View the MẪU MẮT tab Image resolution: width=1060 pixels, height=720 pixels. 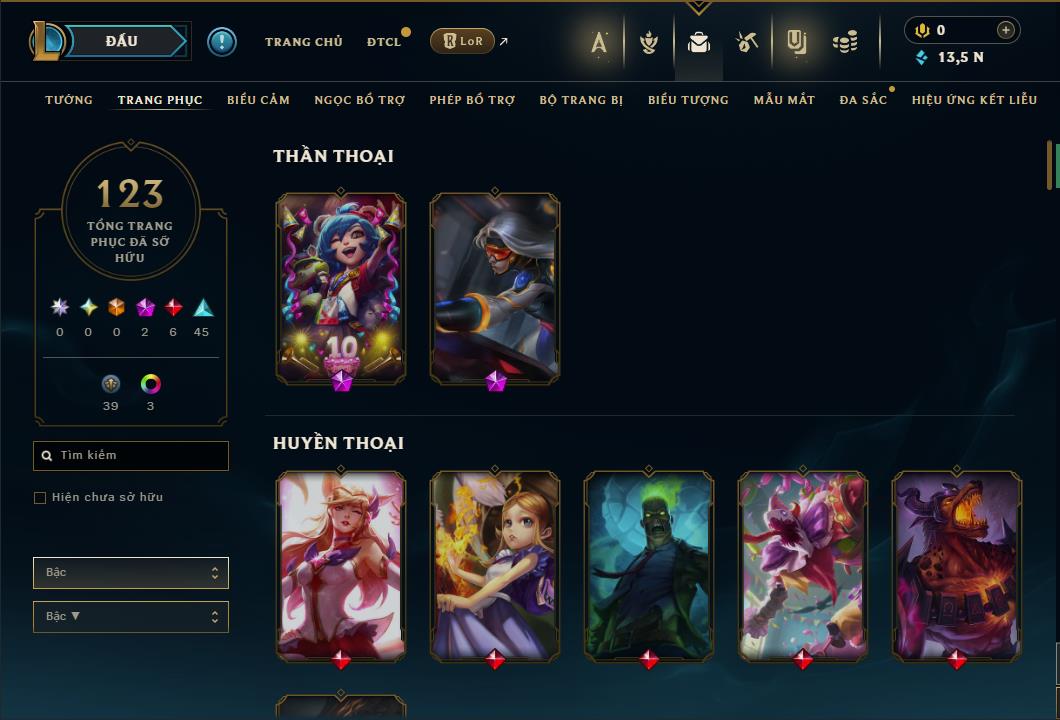(784, 100)
